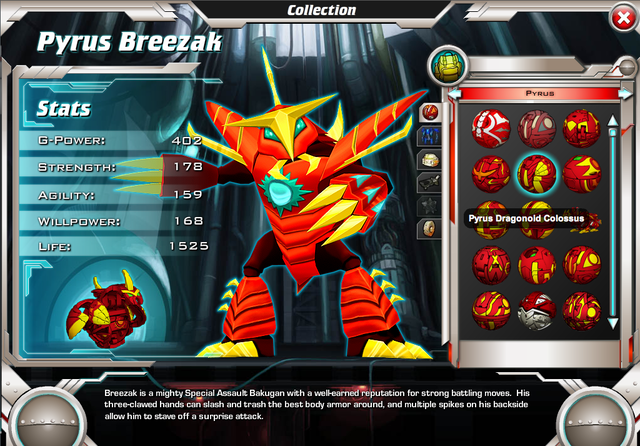
Task: Open the dark weapon category tab
Action: point(431,182)
